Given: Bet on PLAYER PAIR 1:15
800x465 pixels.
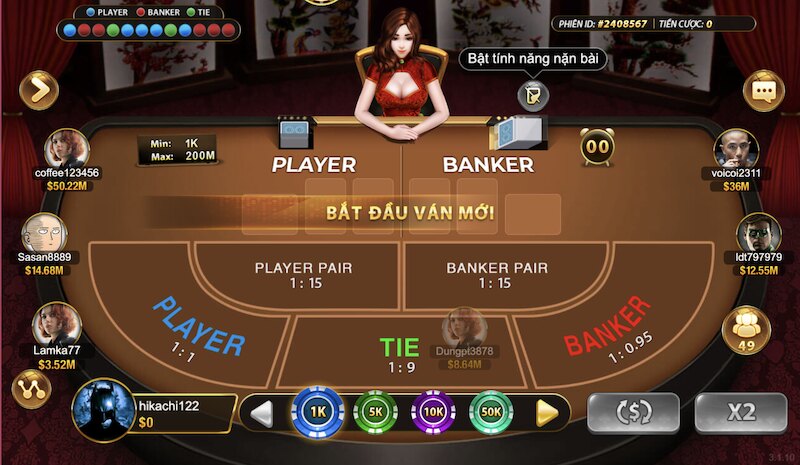Looking at the screenshot, I should click(303, 275).
